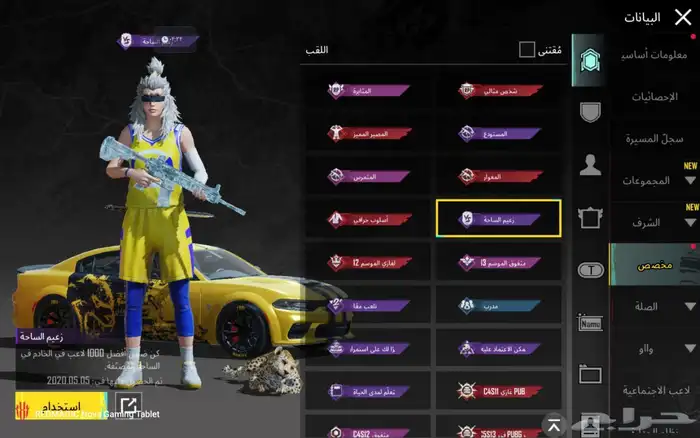Open the الصلة connections section
The width and height of the screenshot is (700, 438).
pyautogui.click(x=655, y=306)
